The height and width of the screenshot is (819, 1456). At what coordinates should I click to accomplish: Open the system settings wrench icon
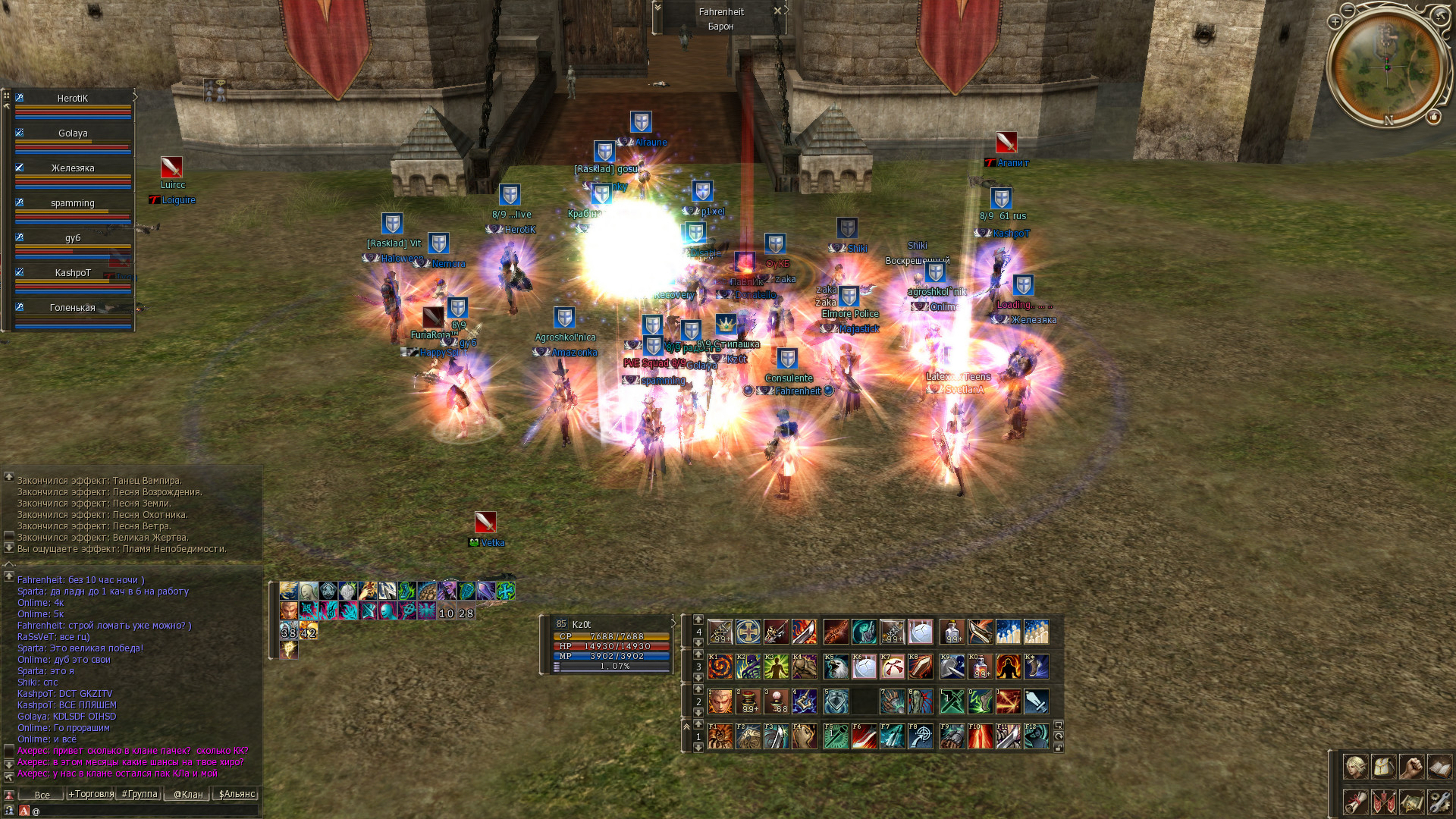click(x=1439, y=802)
